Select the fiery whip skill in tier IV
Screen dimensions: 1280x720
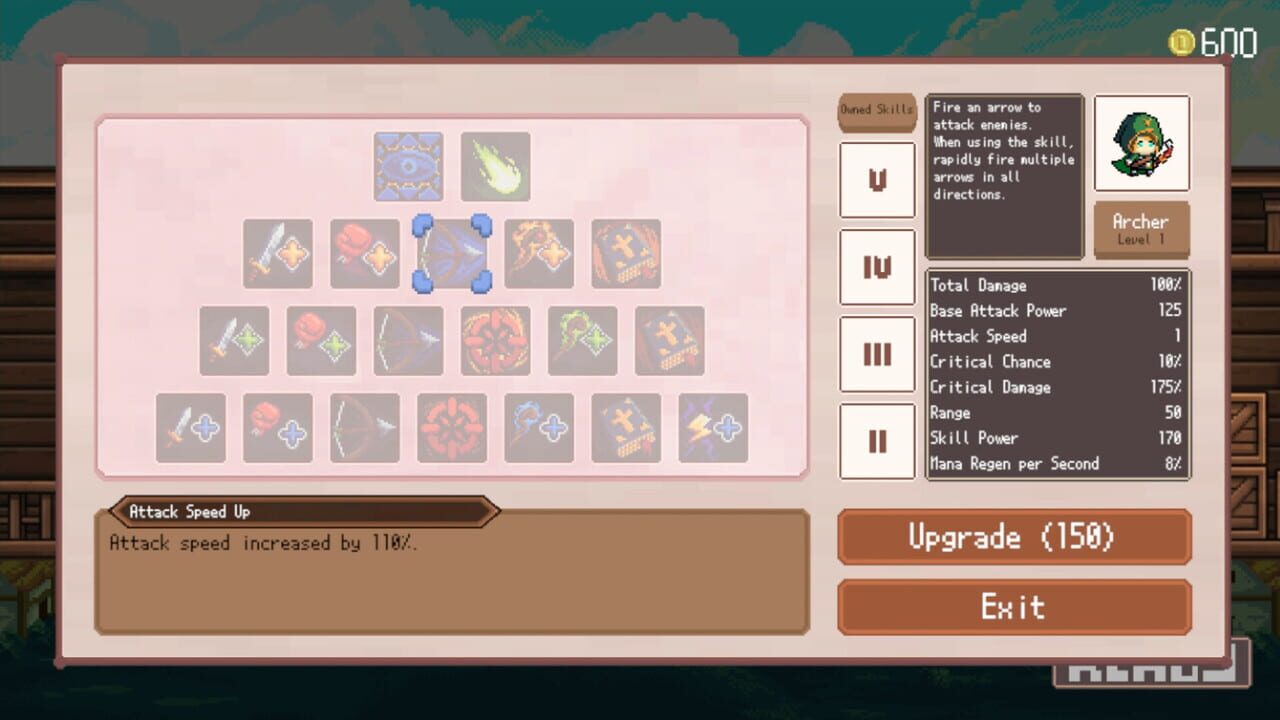[x=540, y=254]
